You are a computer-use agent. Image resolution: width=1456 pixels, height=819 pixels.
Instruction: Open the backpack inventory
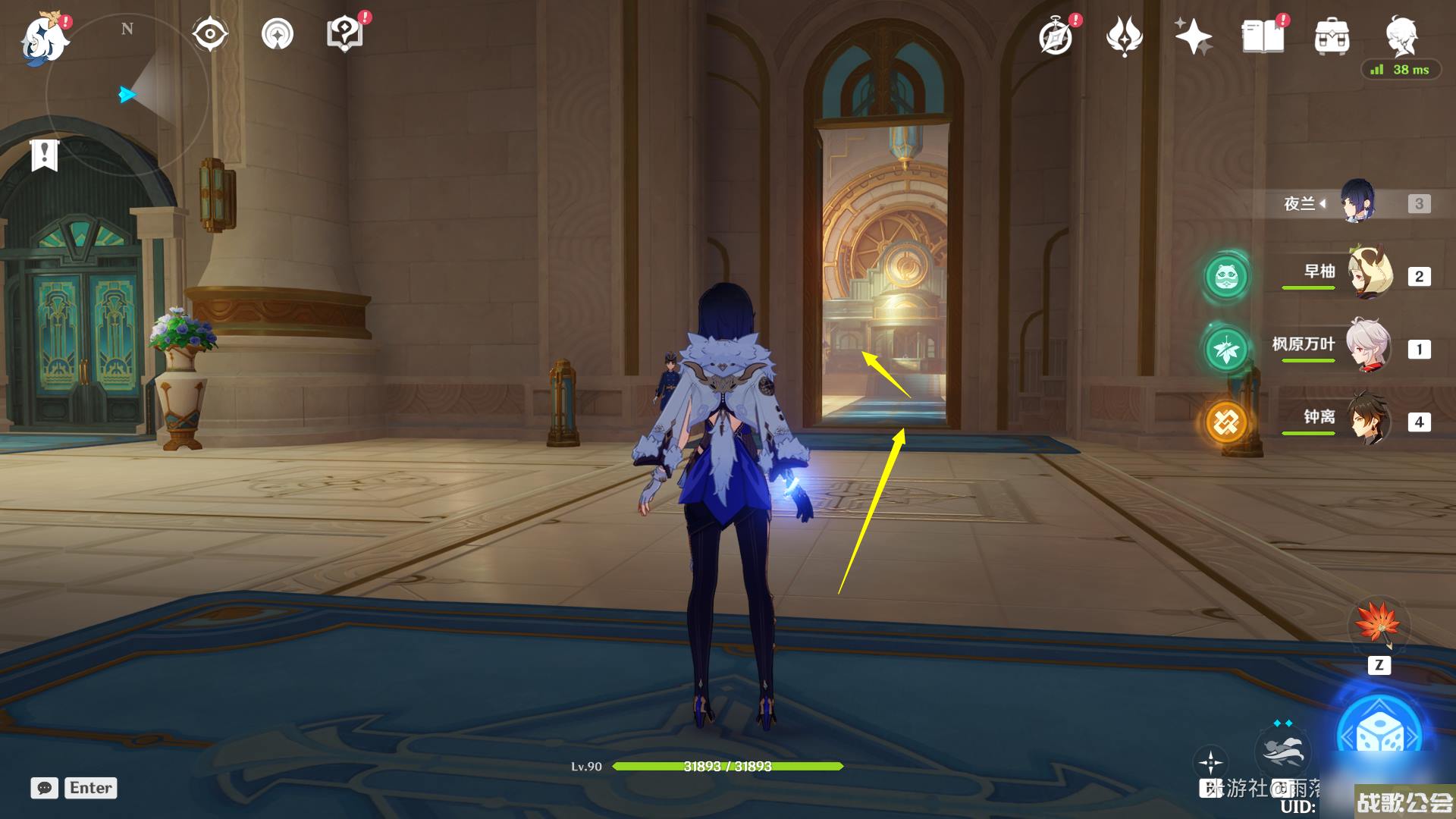tap(1332, 36)
